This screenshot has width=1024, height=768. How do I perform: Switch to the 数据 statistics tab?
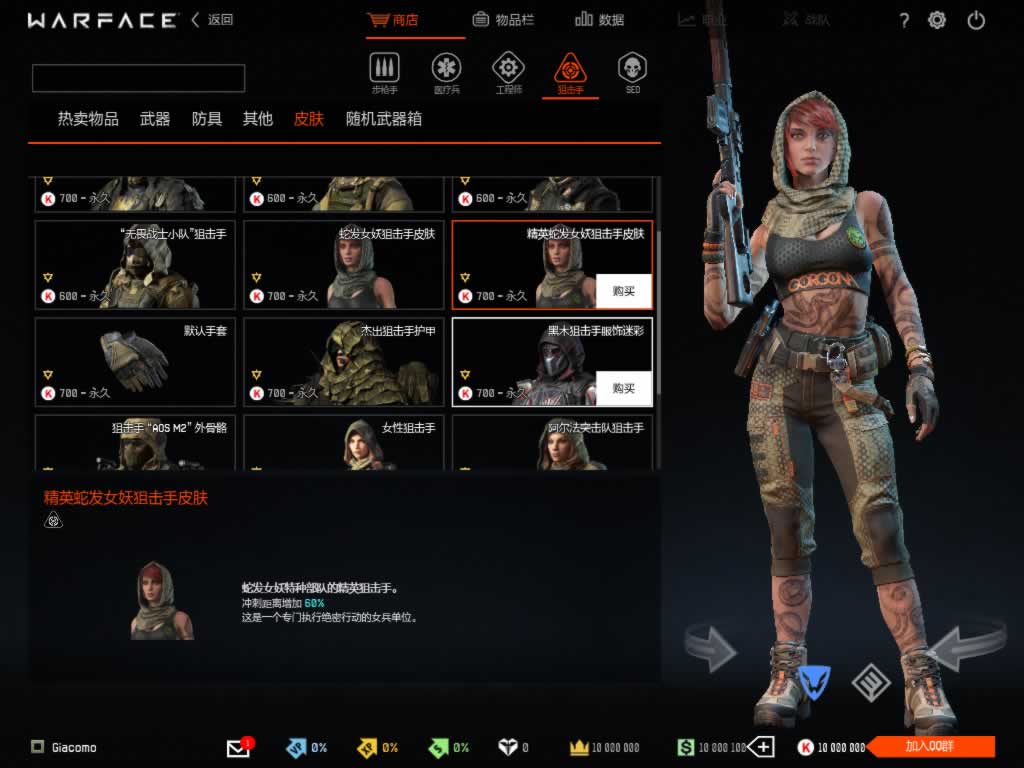coord(600,19)
